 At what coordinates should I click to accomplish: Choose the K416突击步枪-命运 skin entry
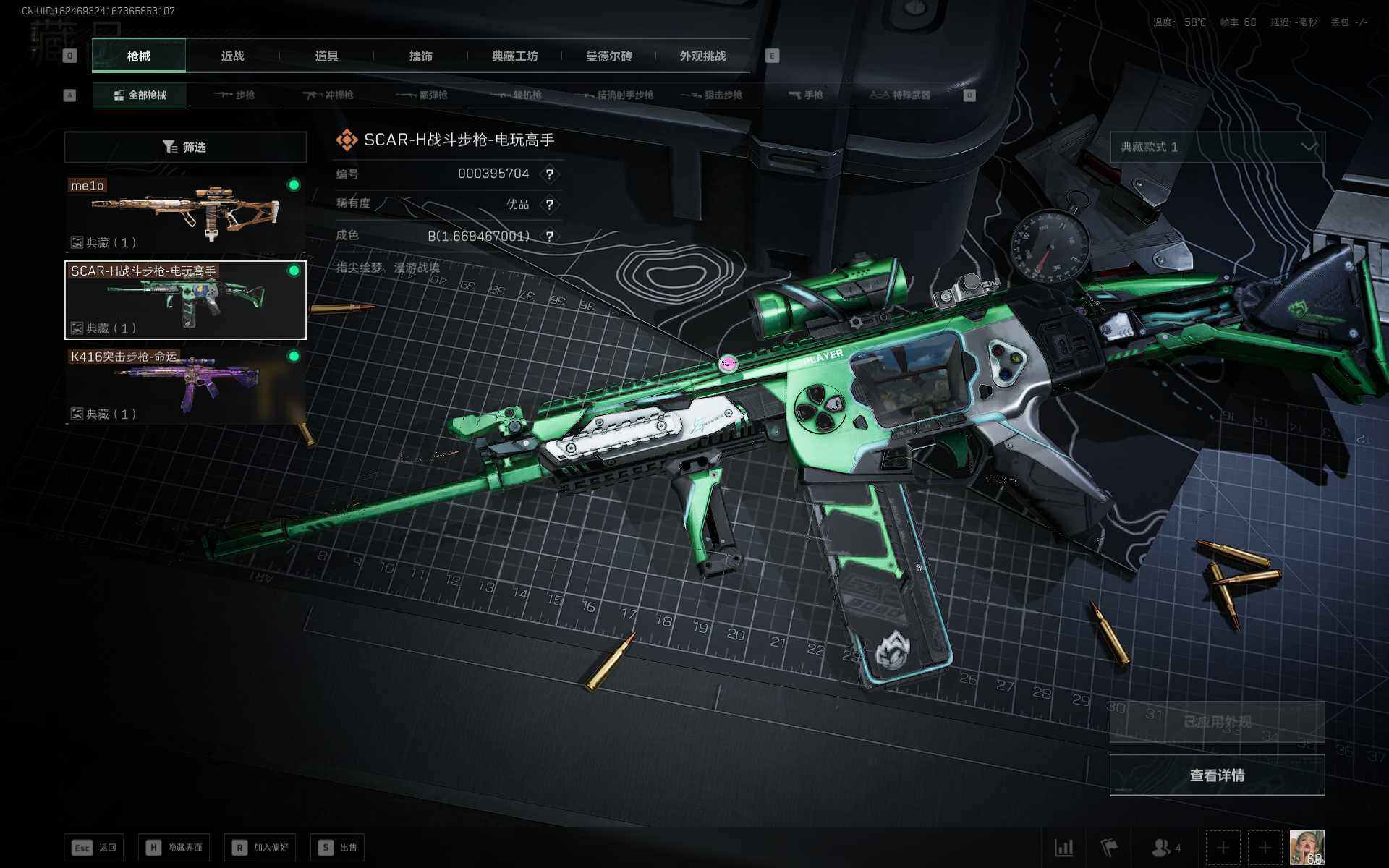click(x=185, y=385)
